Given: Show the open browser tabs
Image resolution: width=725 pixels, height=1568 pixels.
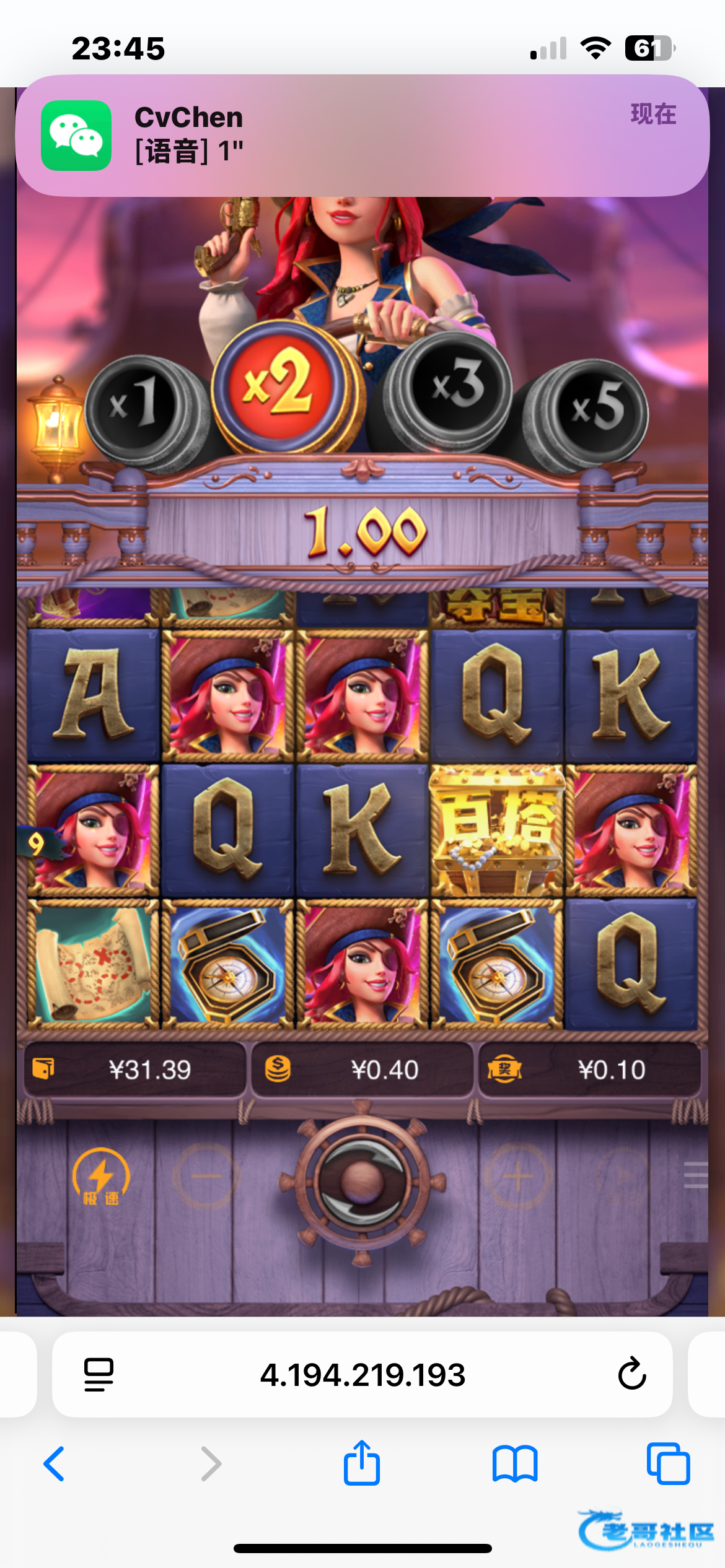Looking at the screenshot, I should [668, 1464].
